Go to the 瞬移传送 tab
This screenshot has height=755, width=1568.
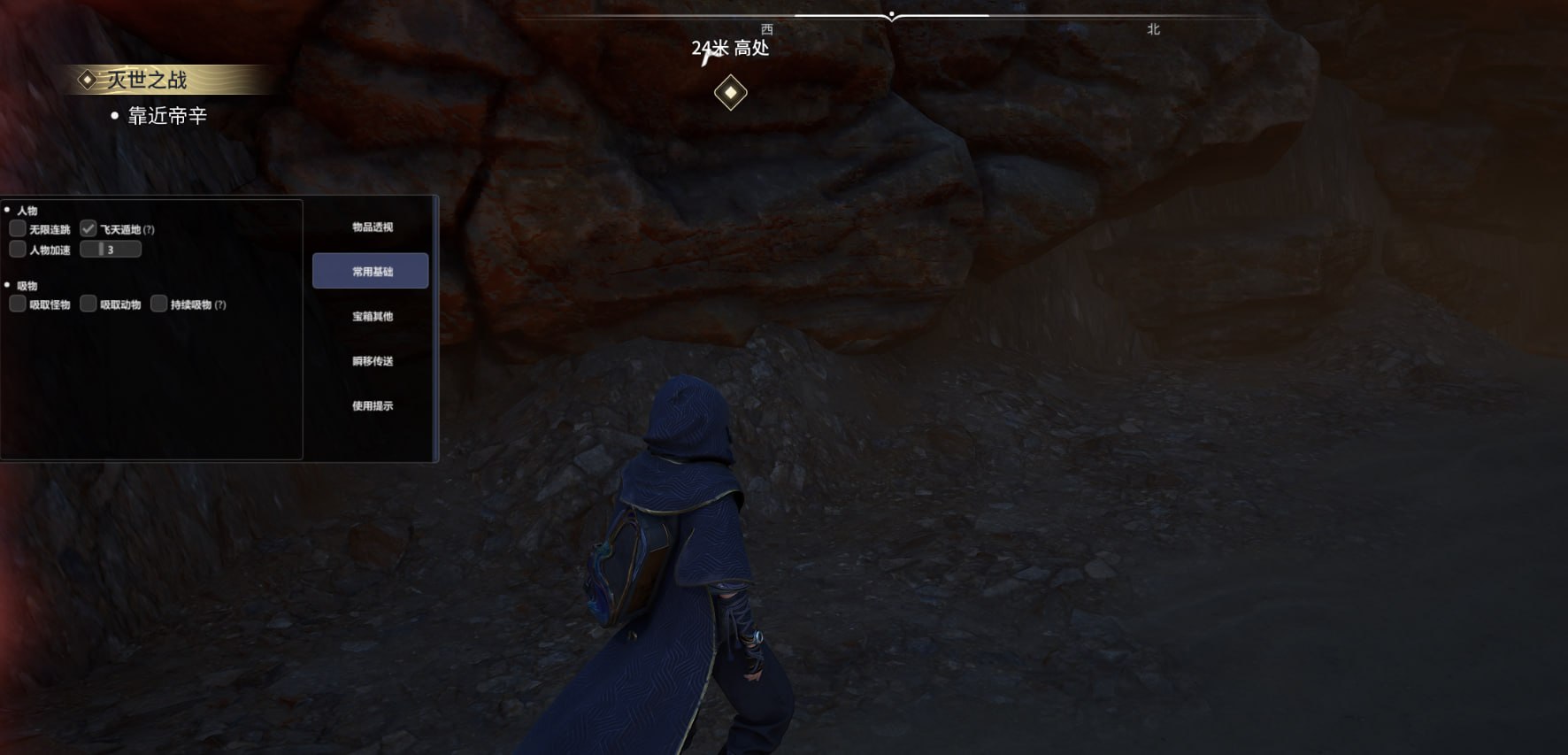[372, 361]
